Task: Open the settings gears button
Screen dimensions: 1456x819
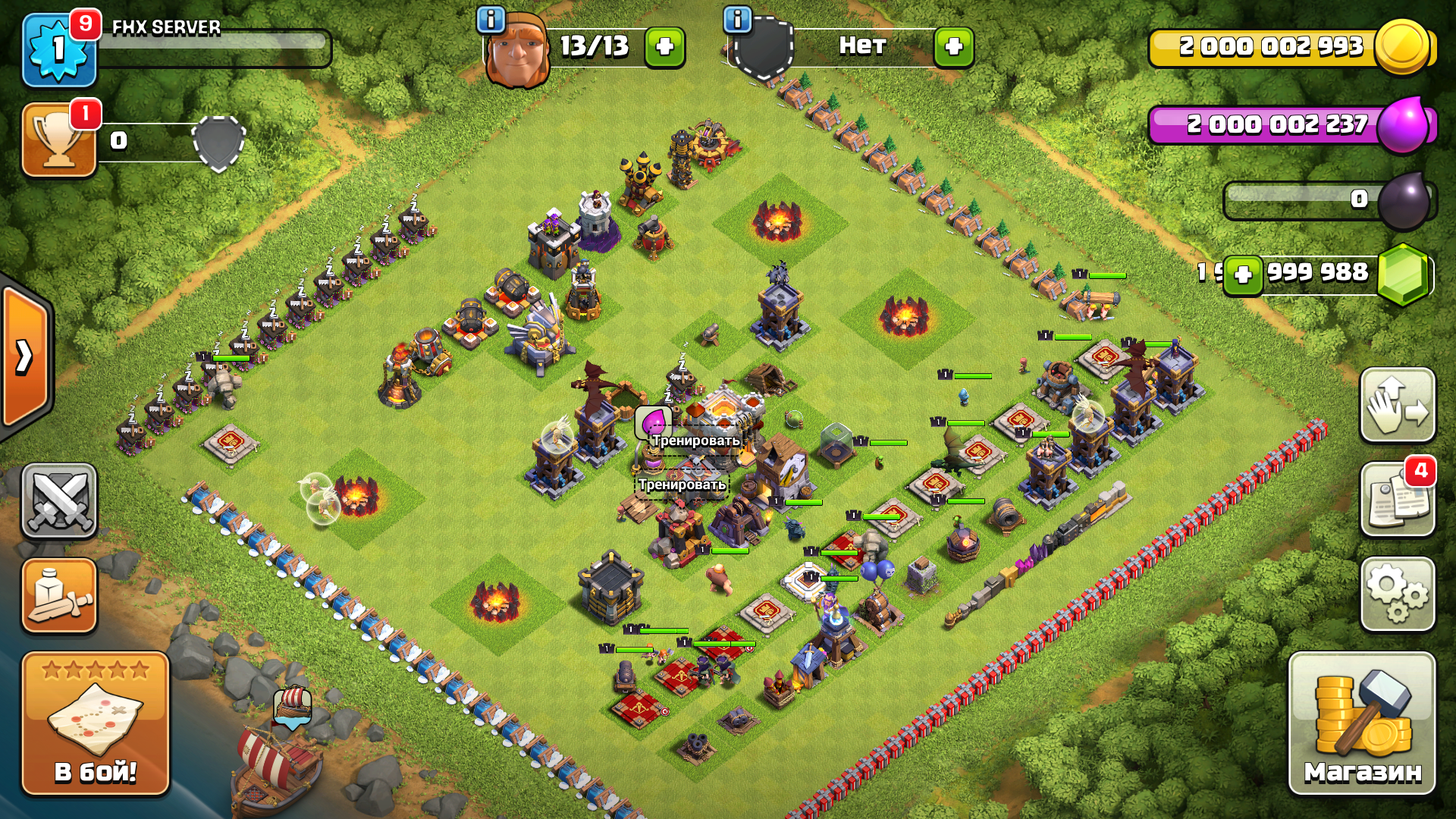Action: tap(1398, 595)
